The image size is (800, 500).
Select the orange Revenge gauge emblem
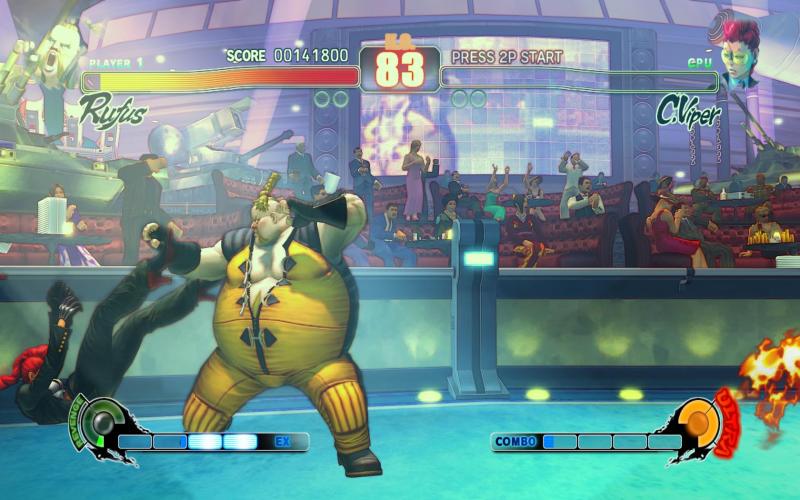click(x=699, y=424)
